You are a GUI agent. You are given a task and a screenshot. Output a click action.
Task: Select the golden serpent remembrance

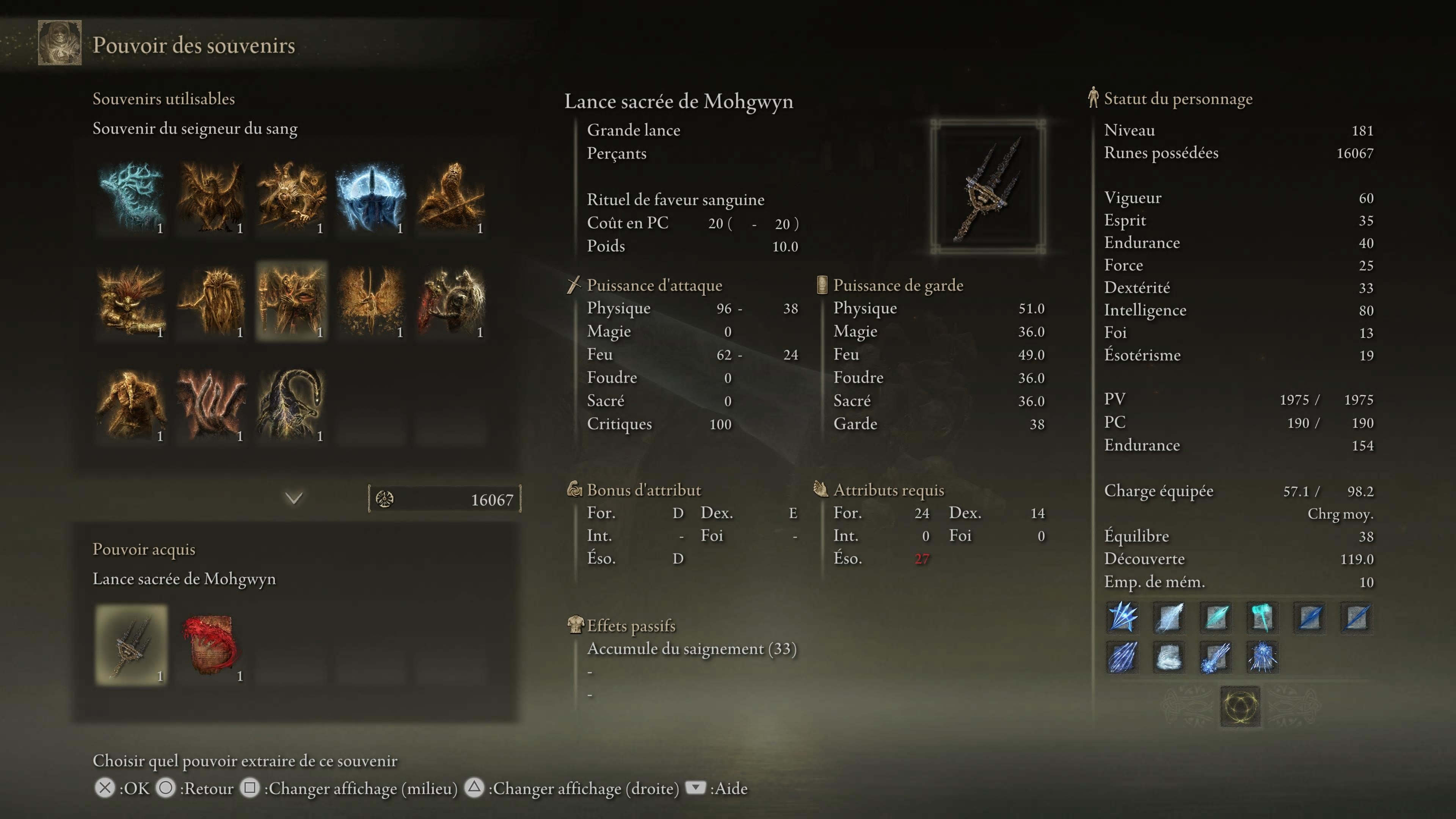pos(451,197)
